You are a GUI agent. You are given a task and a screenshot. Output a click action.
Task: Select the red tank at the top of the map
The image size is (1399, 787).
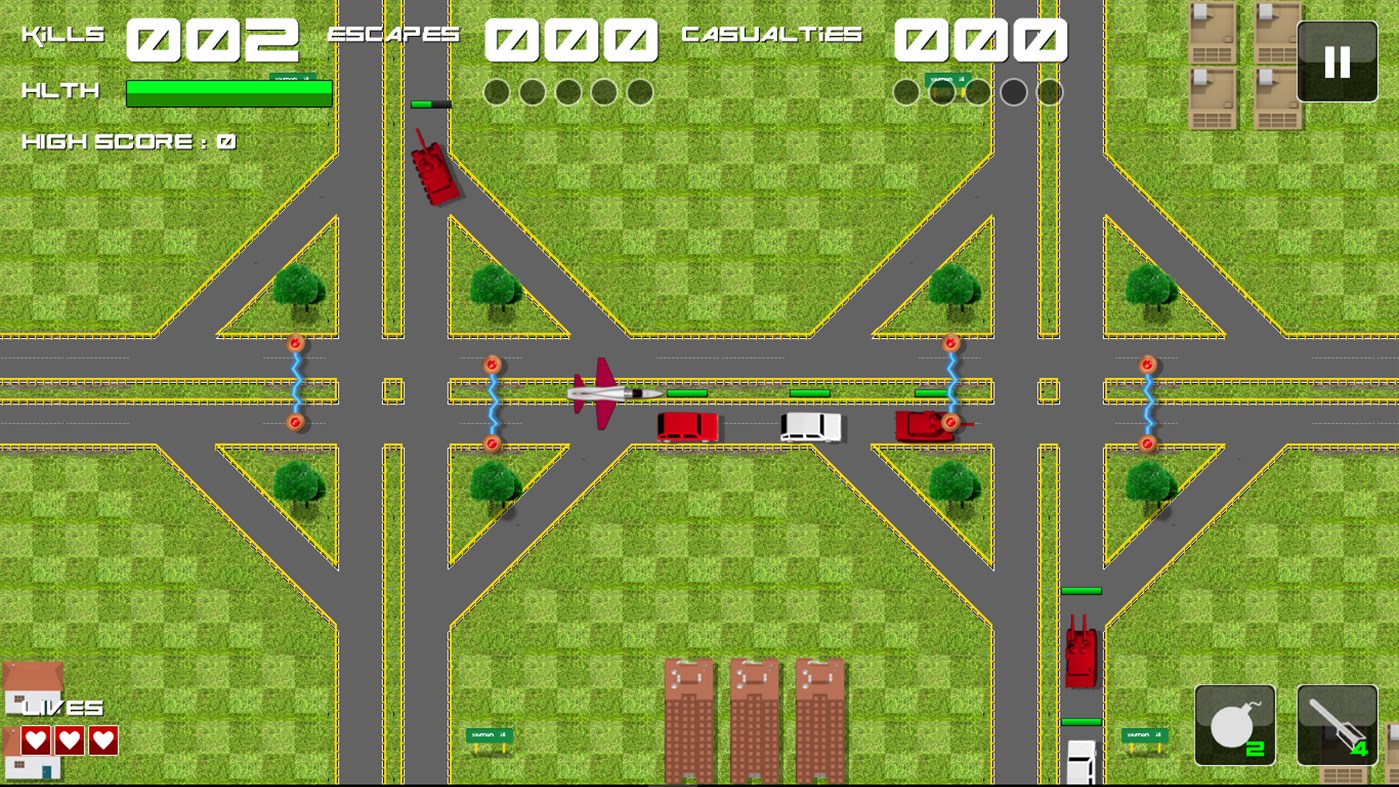point(435,175)
